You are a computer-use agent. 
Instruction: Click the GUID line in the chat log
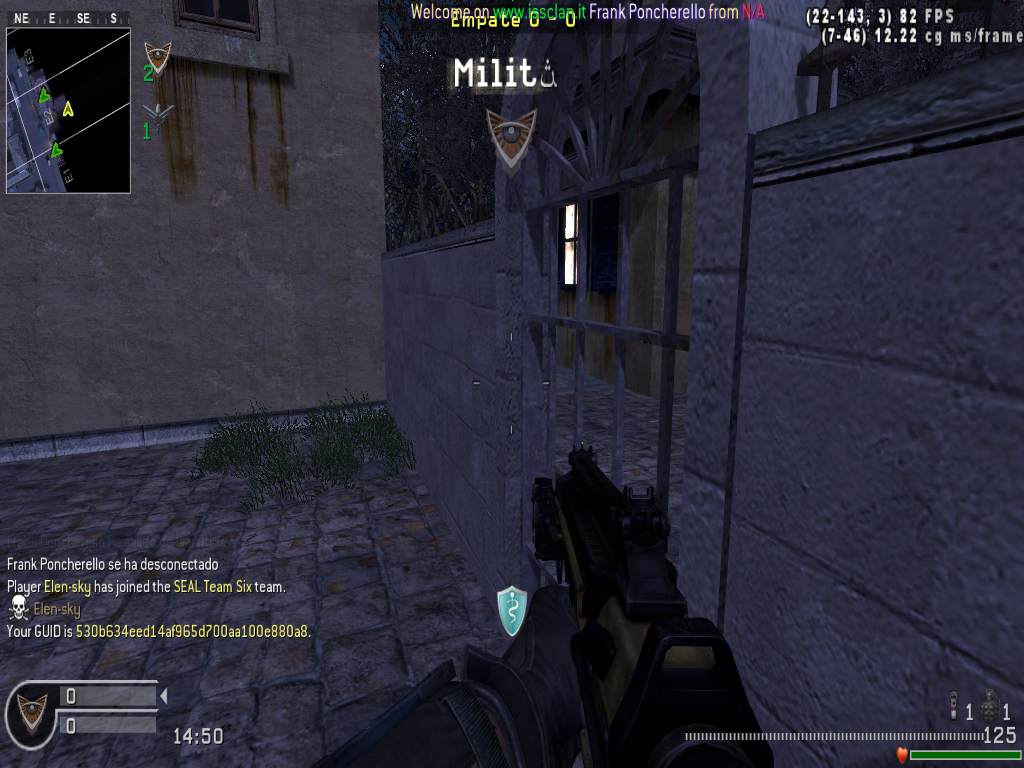coord(158,632)
